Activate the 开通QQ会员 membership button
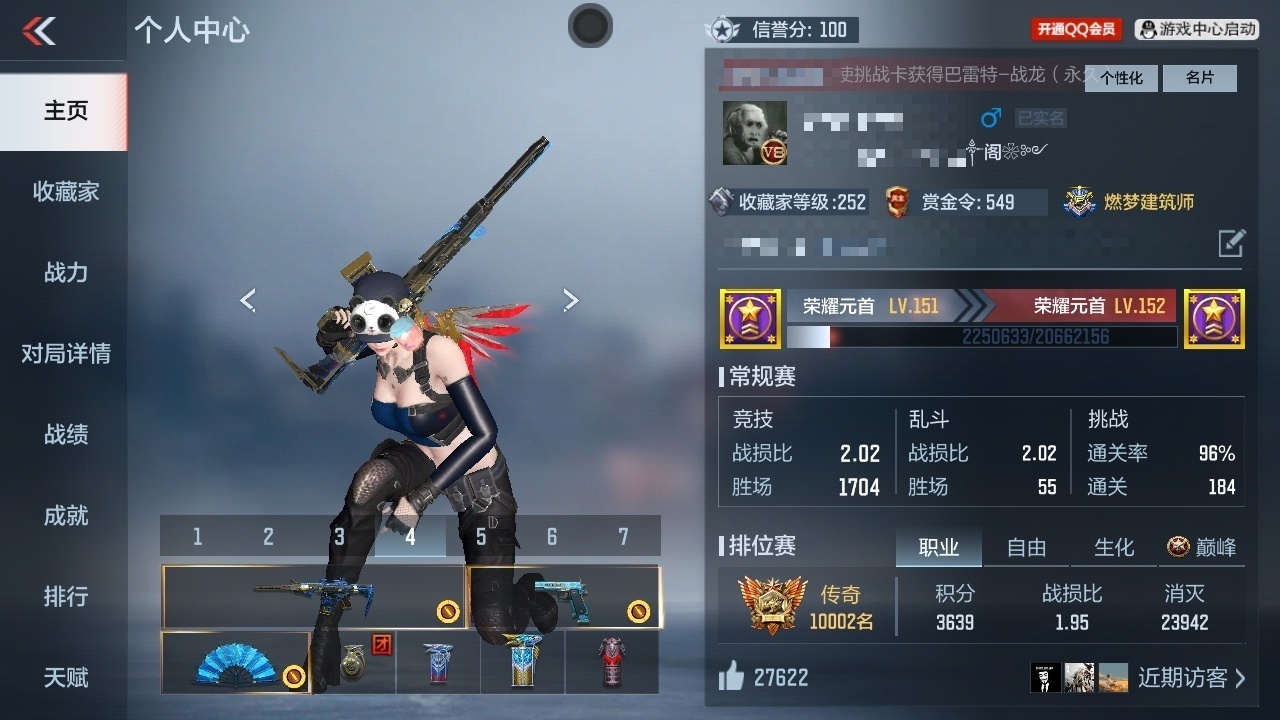The image size is (1280, 720). 1076,30
